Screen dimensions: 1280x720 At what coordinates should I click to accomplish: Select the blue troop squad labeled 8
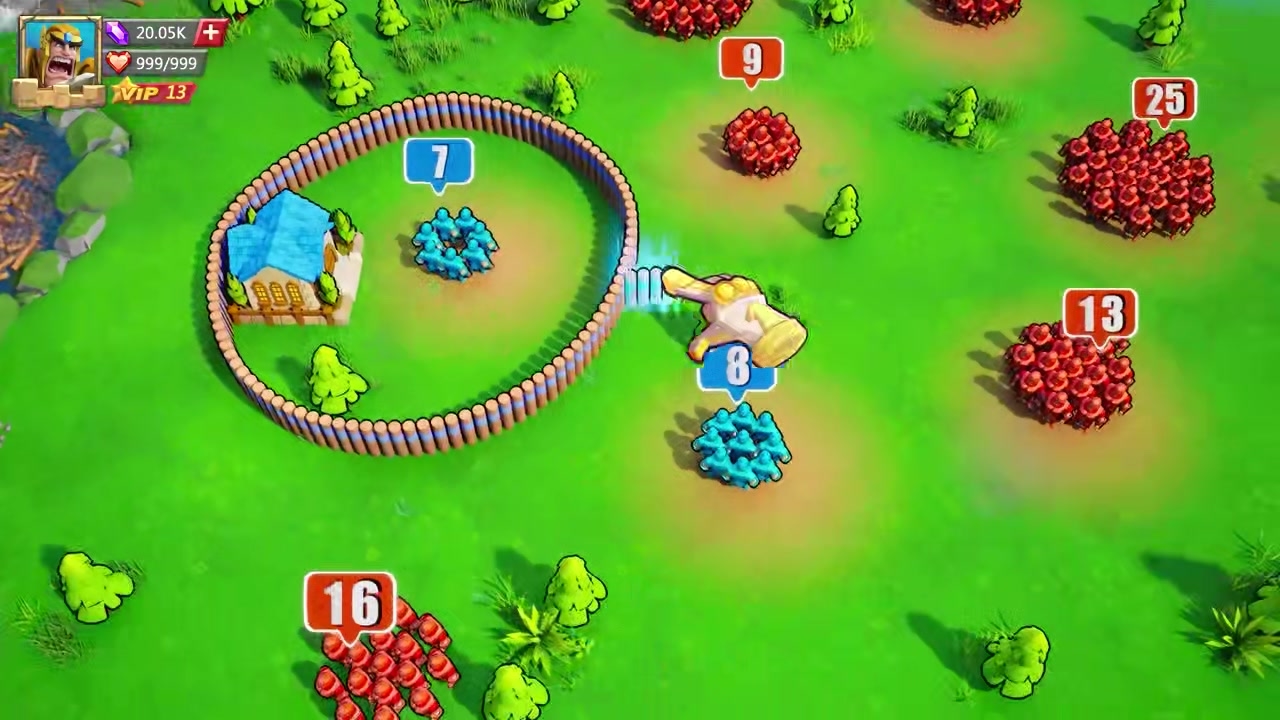[740, 447]
